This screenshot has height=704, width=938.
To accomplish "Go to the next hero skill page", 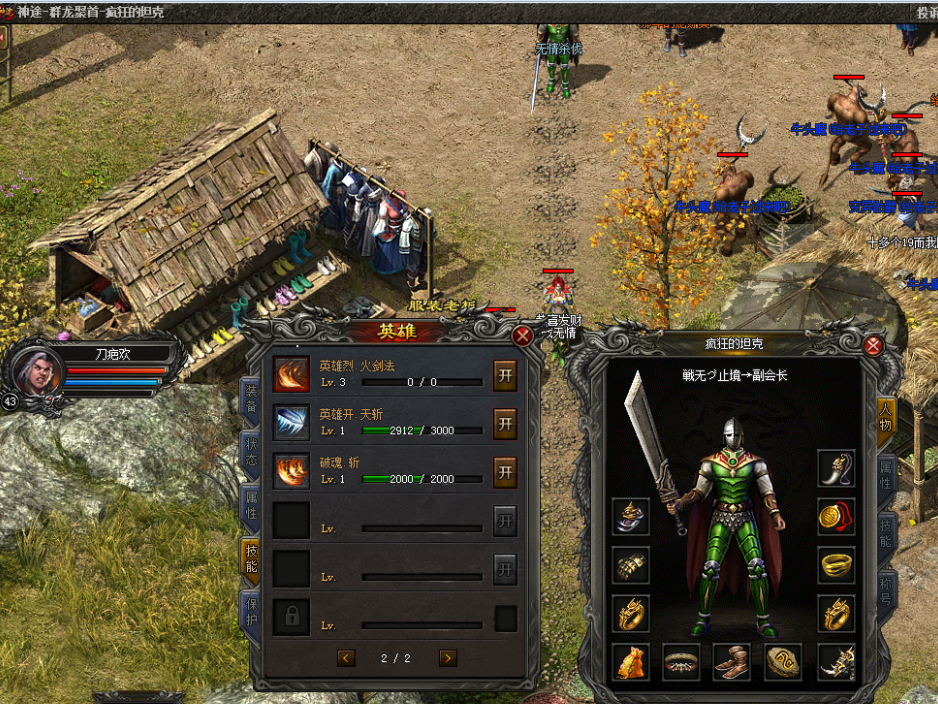I will [x=448, y=657].
